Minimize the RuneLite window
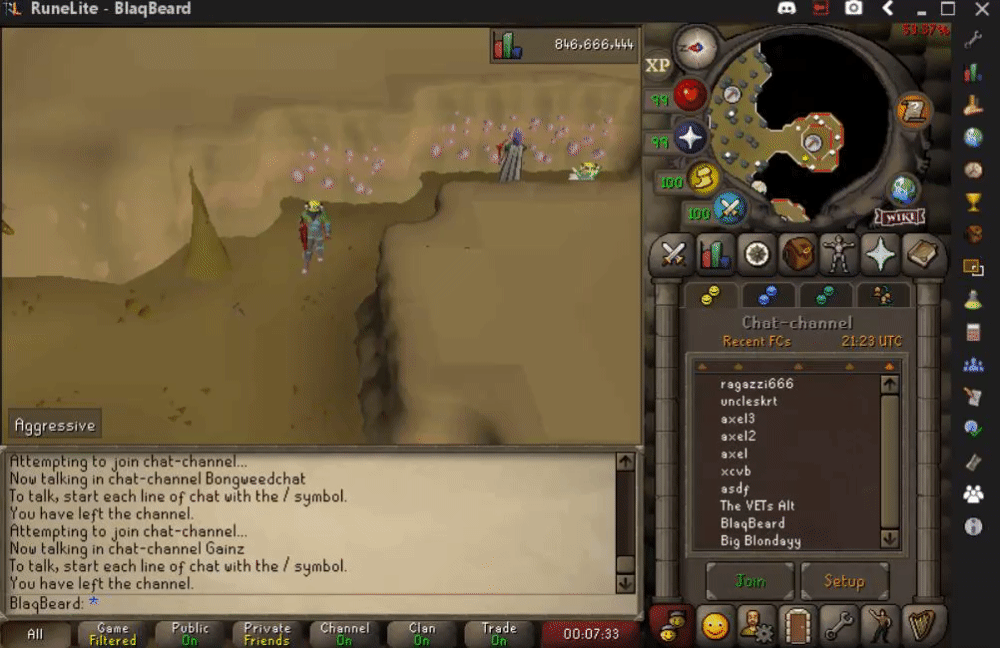 pyautogui.click(x=919, y=10)
